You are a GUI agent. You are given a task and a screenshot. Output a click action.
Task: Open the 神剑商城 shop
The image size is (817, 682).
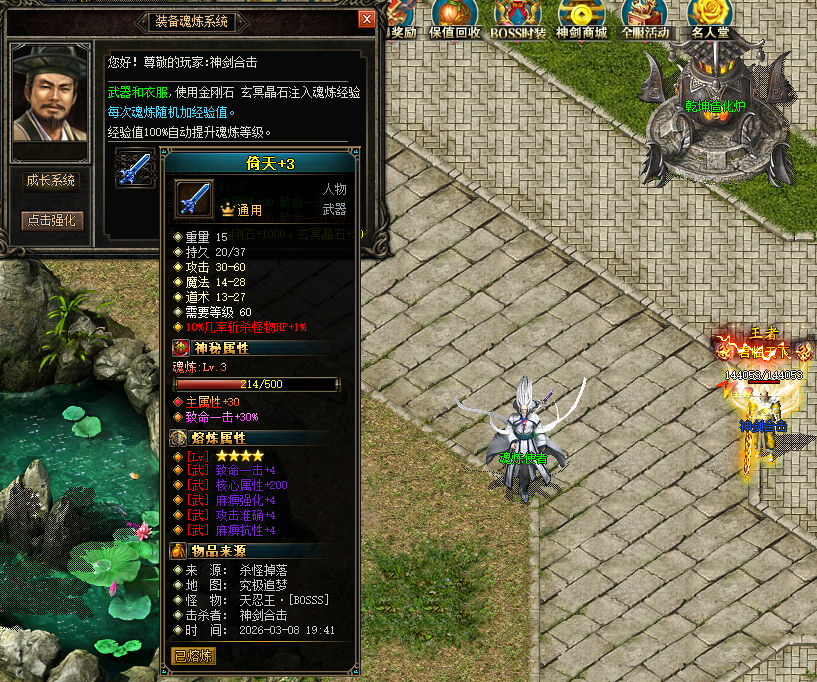tap(581, 19)
